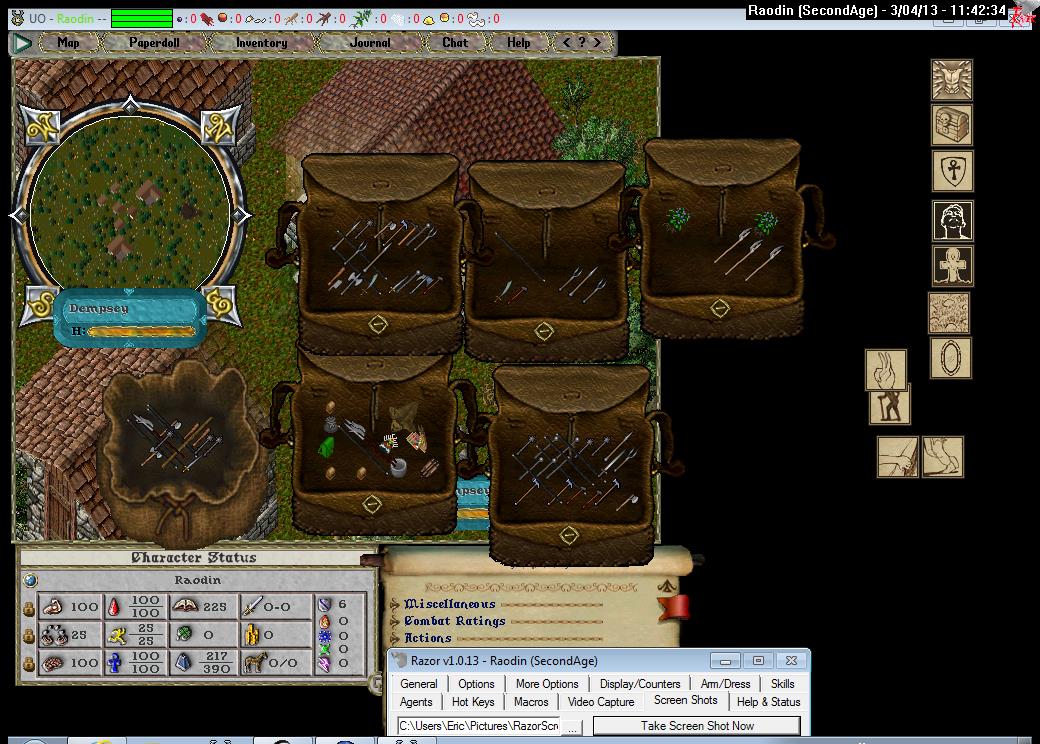Expand the Actions skills group
The image size is (1040, 744).
427,638
